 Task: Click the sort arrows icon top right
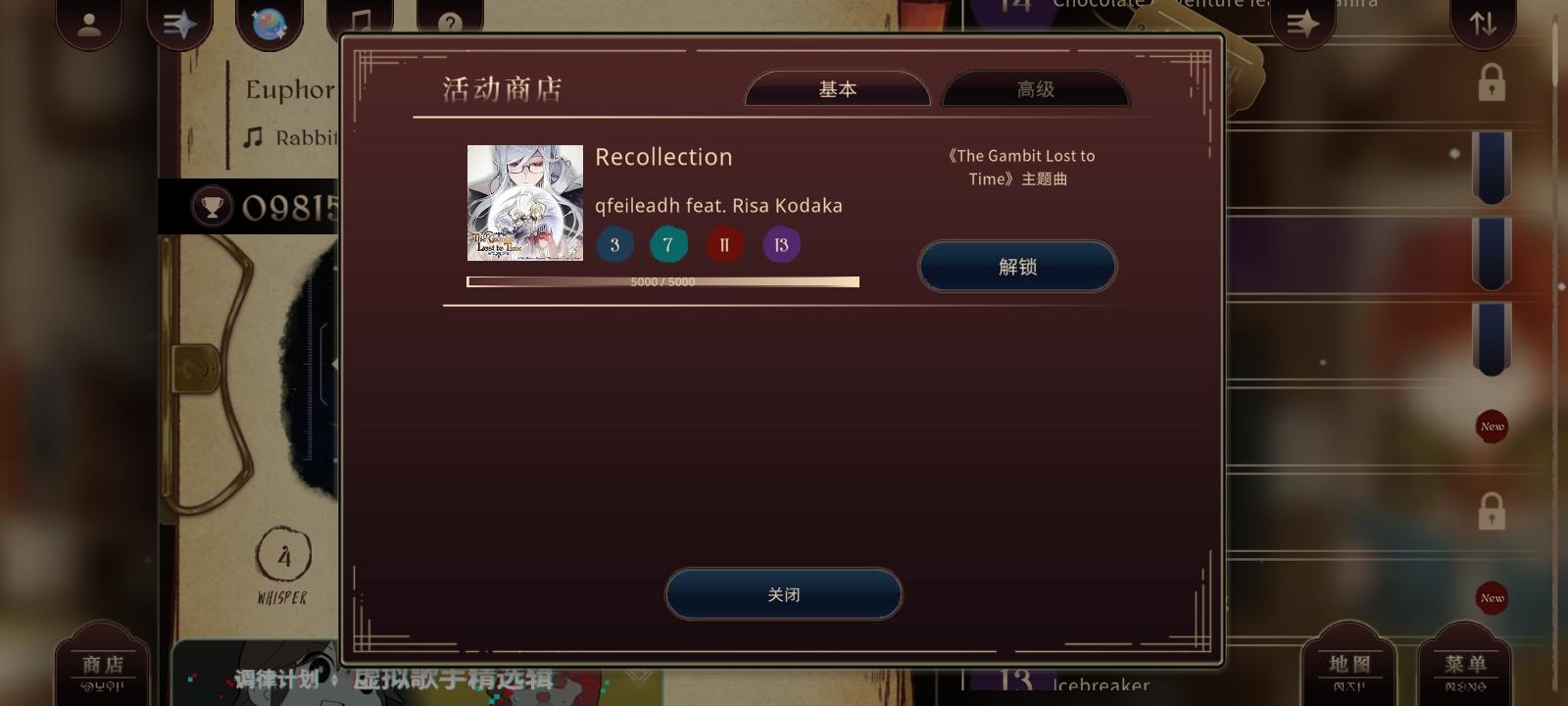(1483, 22)
